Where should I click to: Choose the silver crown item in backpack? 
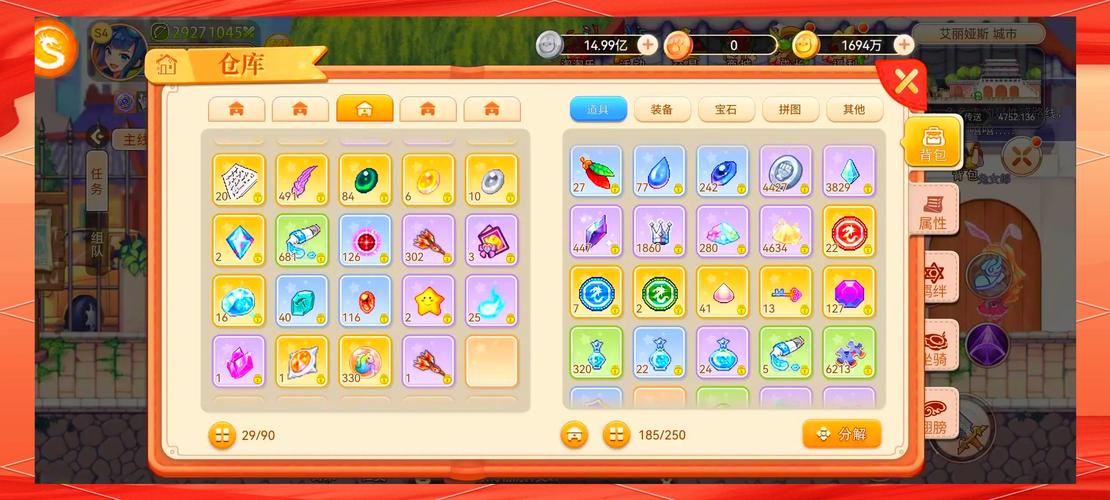coord(659,231)
